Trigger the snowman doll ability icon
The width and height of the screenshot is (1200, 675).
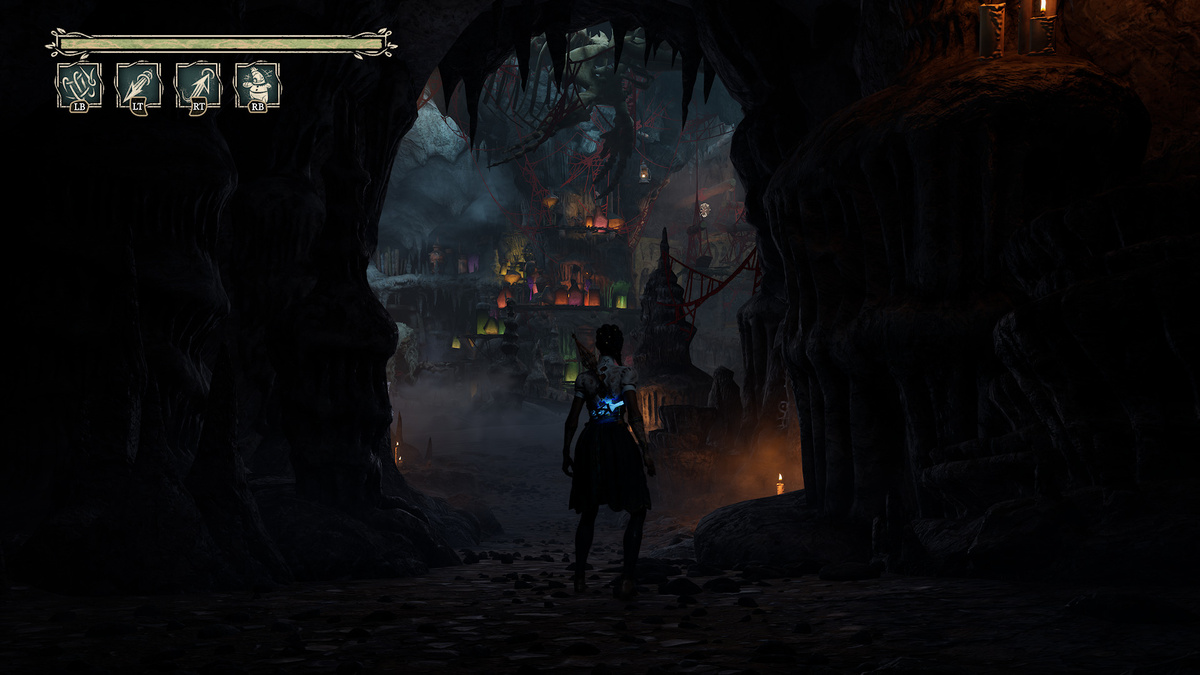pyautogui.click(x=257, y=85)
